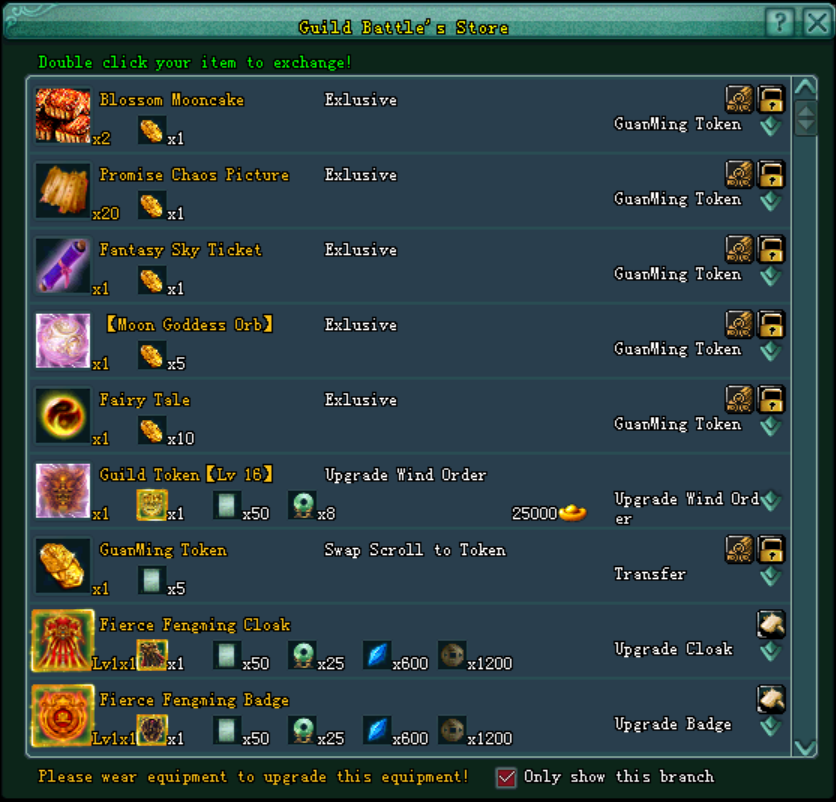Viewport: 836px width, 802px height.
Task: Expand the Upgrade Badge row arrow
Action: (770, 727)
